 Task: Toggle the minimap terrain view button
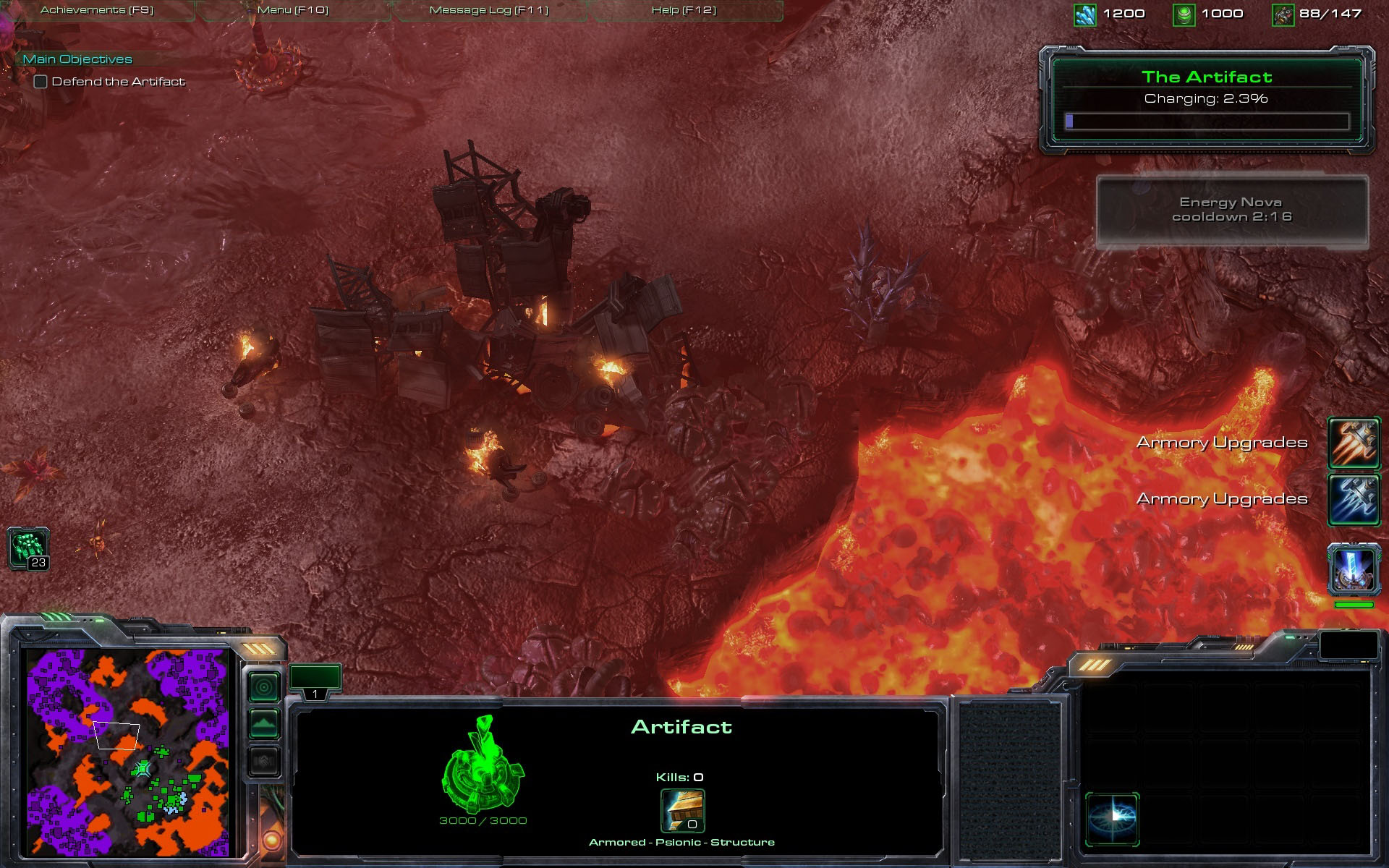[x=264, y=723]
